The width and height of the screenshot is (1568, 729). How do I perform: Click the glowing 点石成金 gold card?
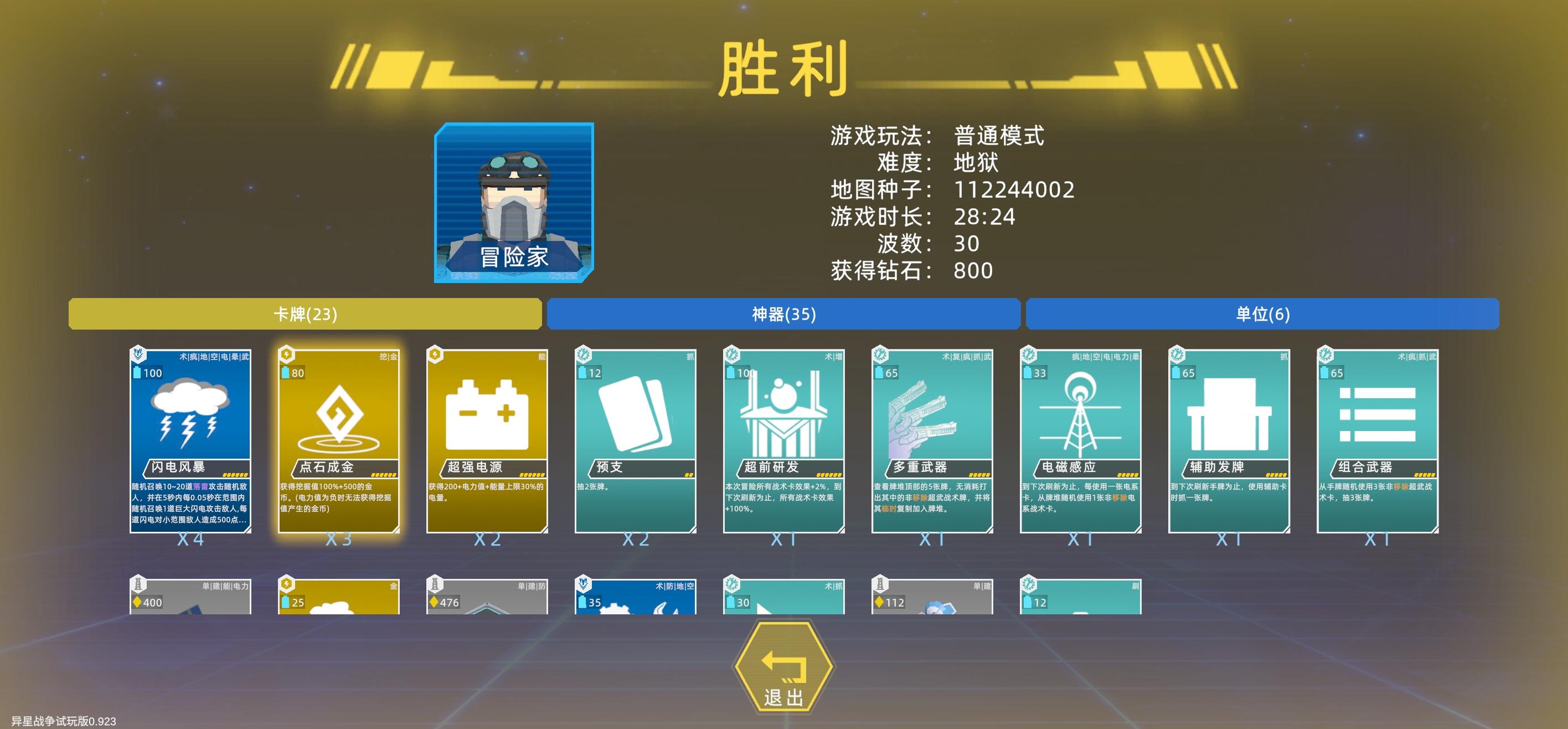tap(341, 439)
